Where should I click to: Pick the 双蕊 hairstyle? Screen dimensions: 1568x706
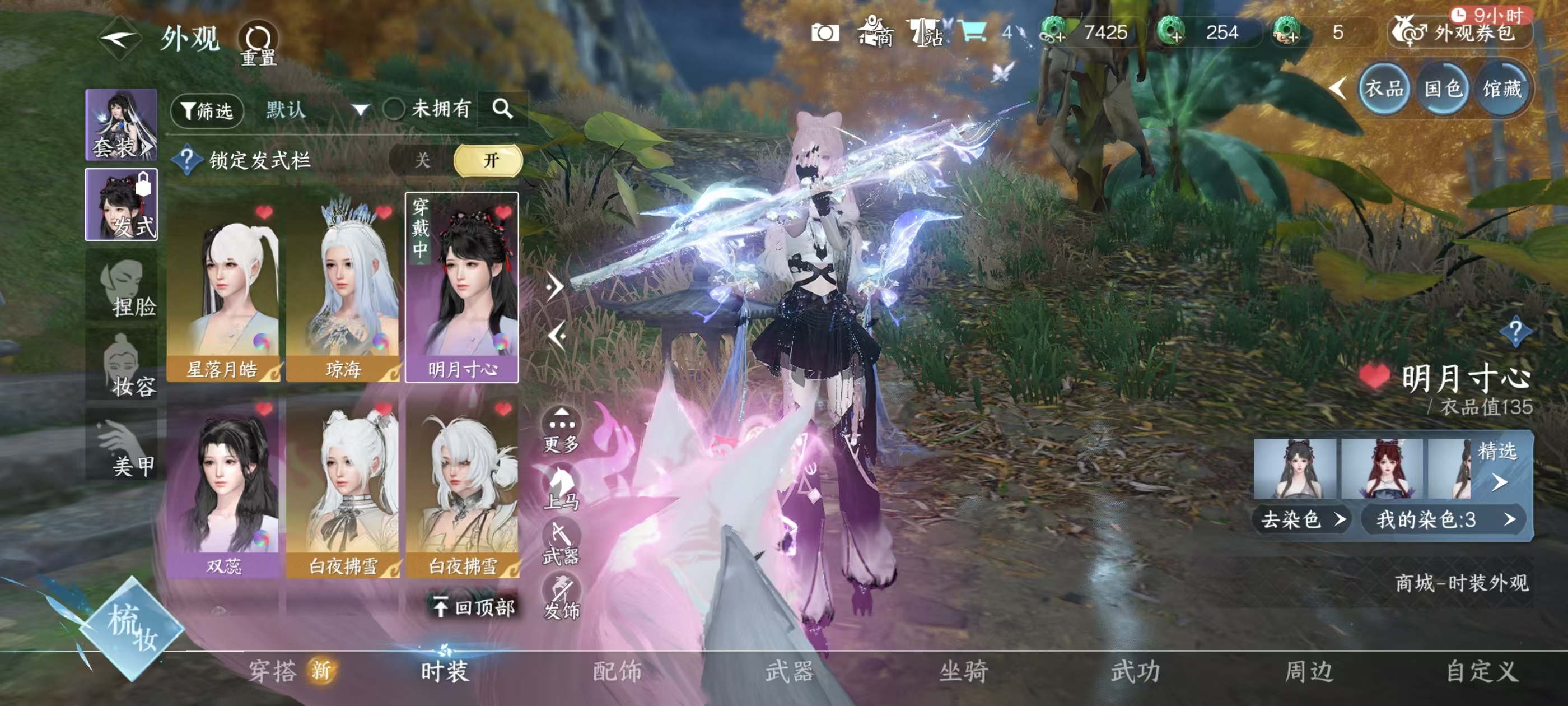pos(223,487)
